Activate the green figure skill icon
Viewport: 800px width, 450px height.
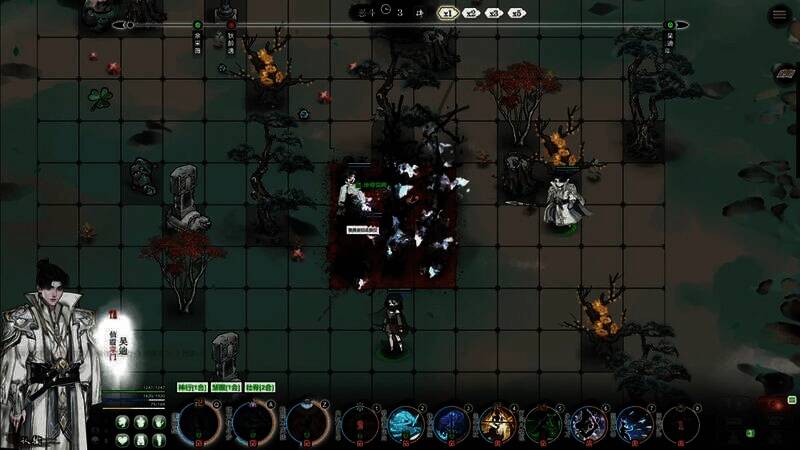544,424
